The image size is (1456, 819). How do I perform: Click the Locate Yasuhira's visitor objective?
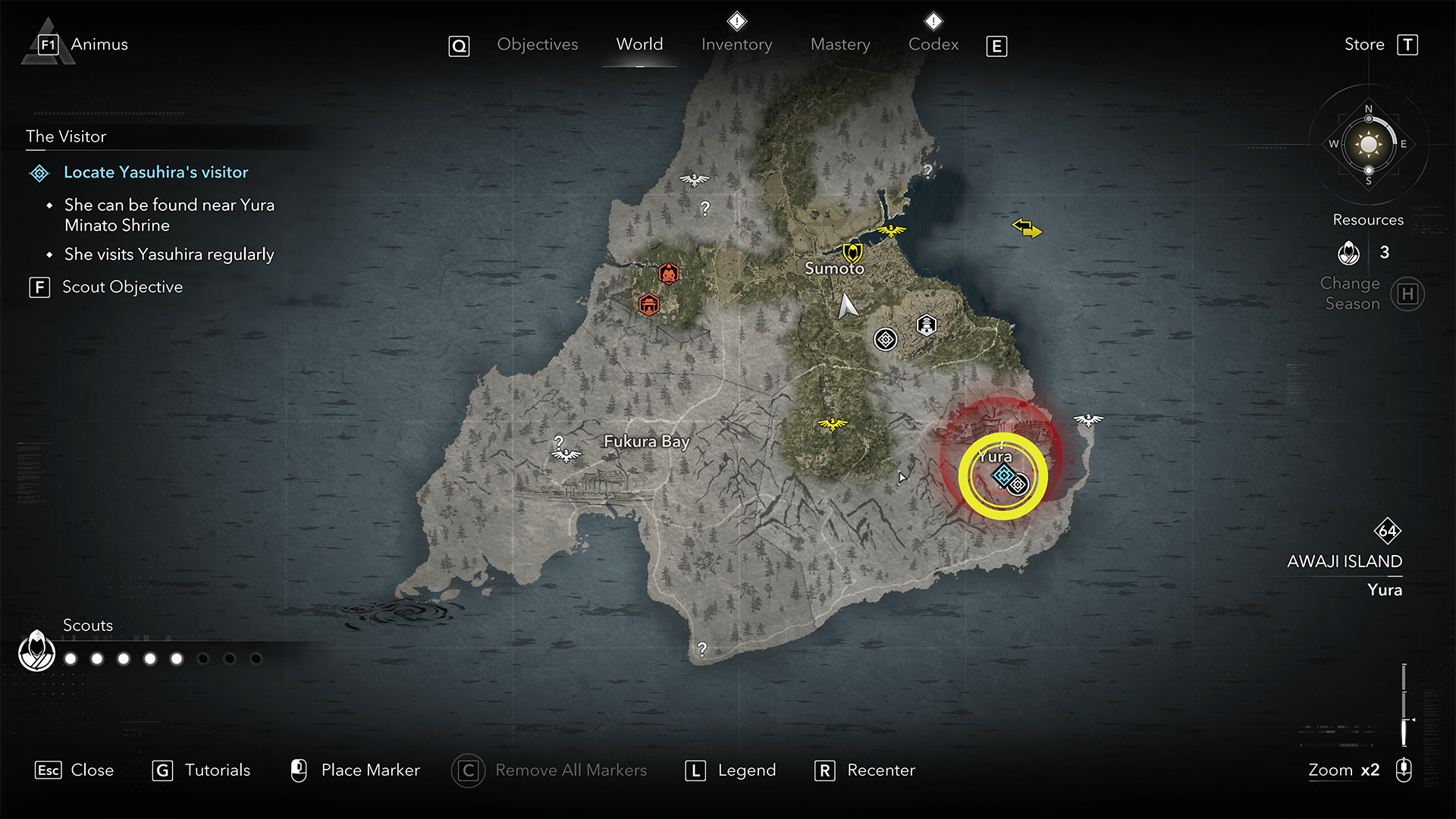pyautogui.click(x=155, y=173)
